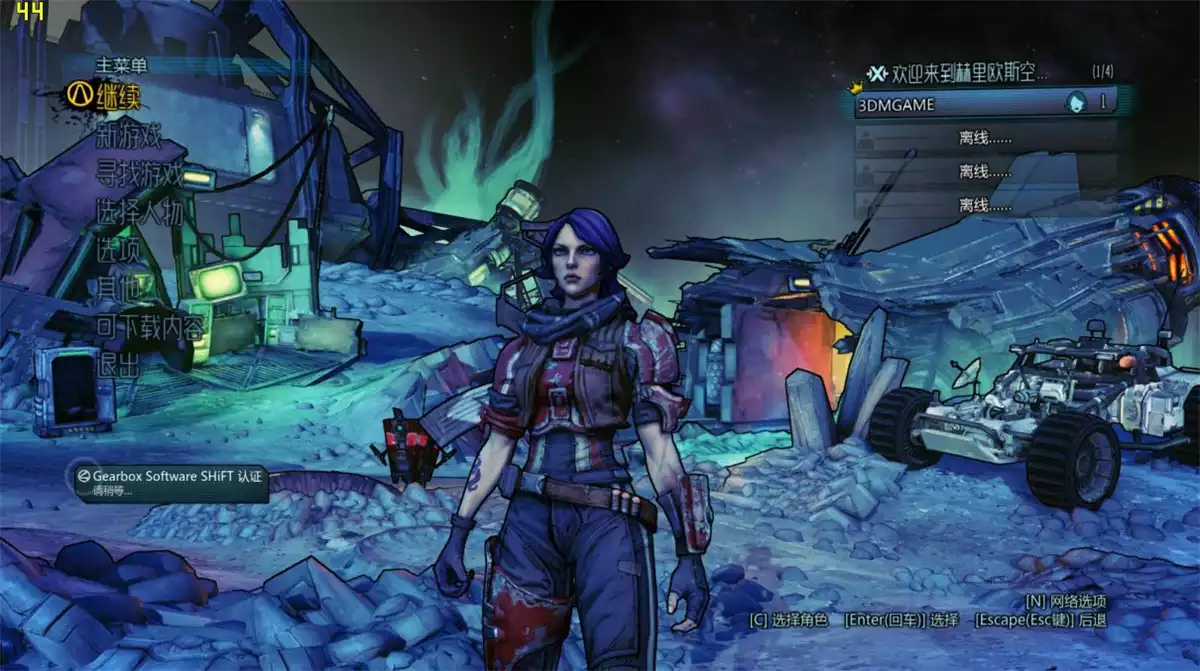Image resolution: width=1200 pixels, height=671 pixels.
Task: Open the 其他 extras menu
Action: pos(118,288)
